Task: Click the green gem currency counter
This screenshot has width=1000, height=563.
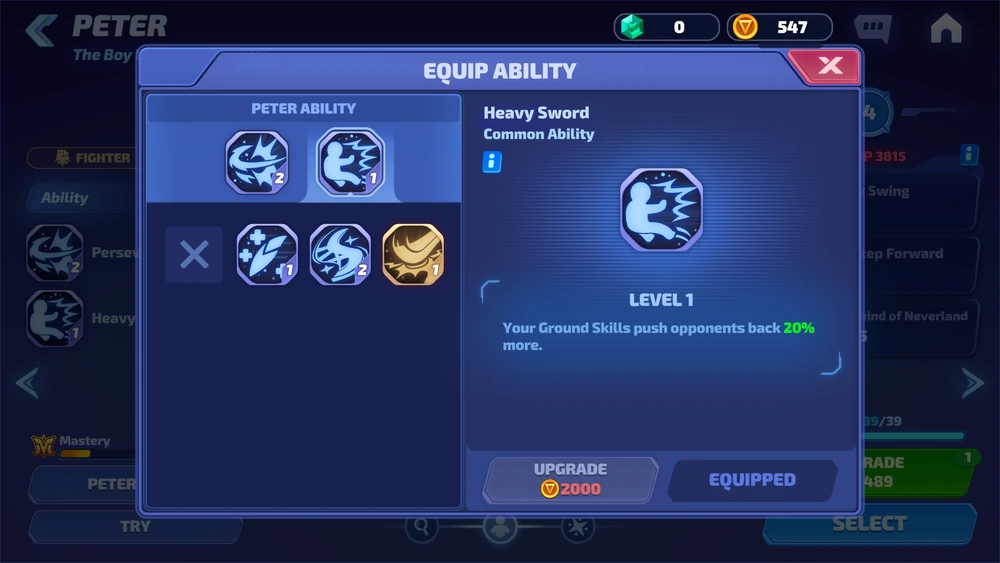Action: (x=666, y=27)
